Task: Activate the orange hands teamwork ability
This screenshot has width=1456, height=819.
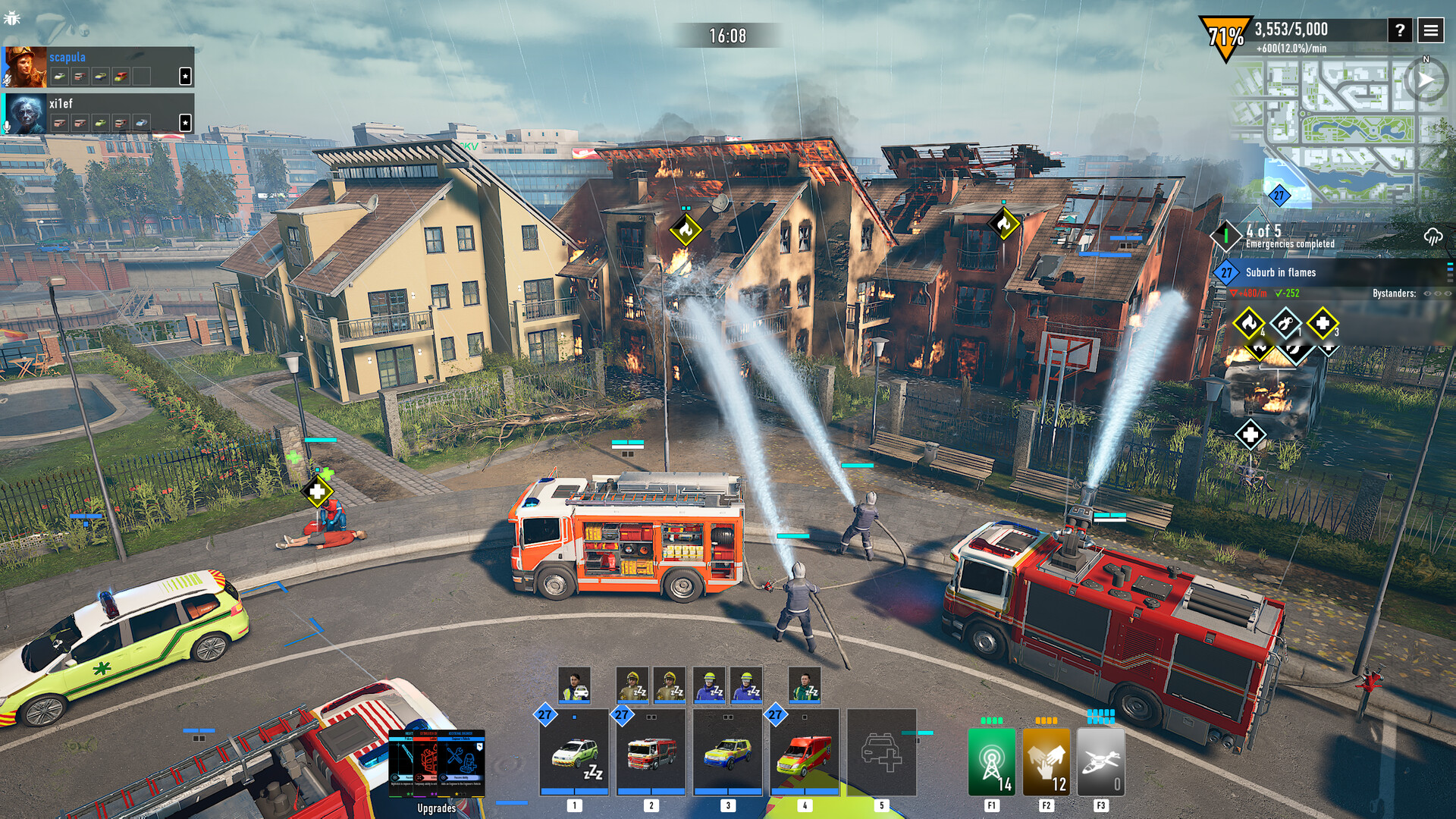Action: (x=1046, y=761)
